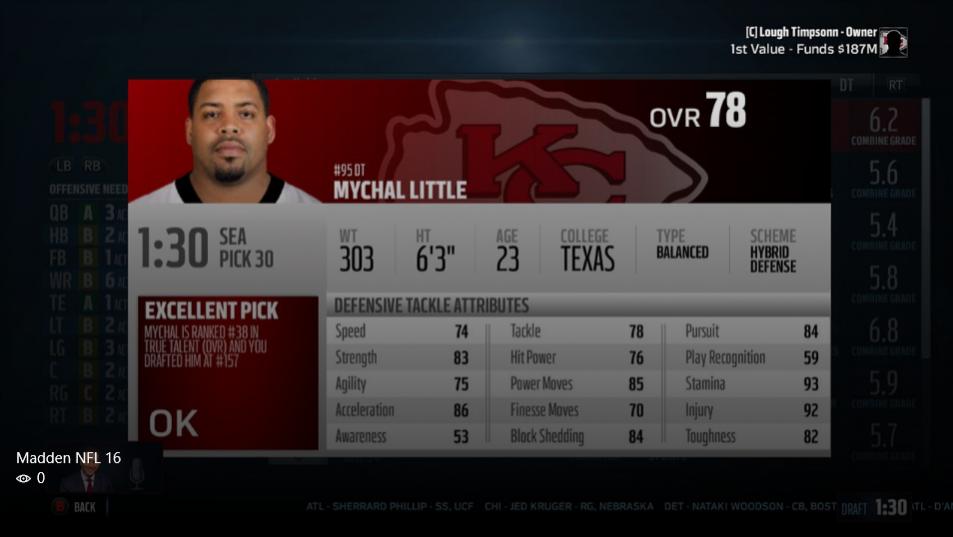
Task: Switch to the RT position tab
Action: point(895,86)
